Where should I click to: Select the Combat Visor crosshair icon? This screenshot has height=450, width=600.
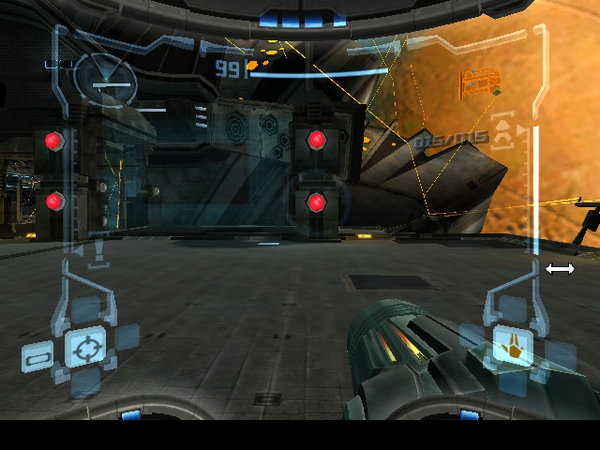pos(85,347)
